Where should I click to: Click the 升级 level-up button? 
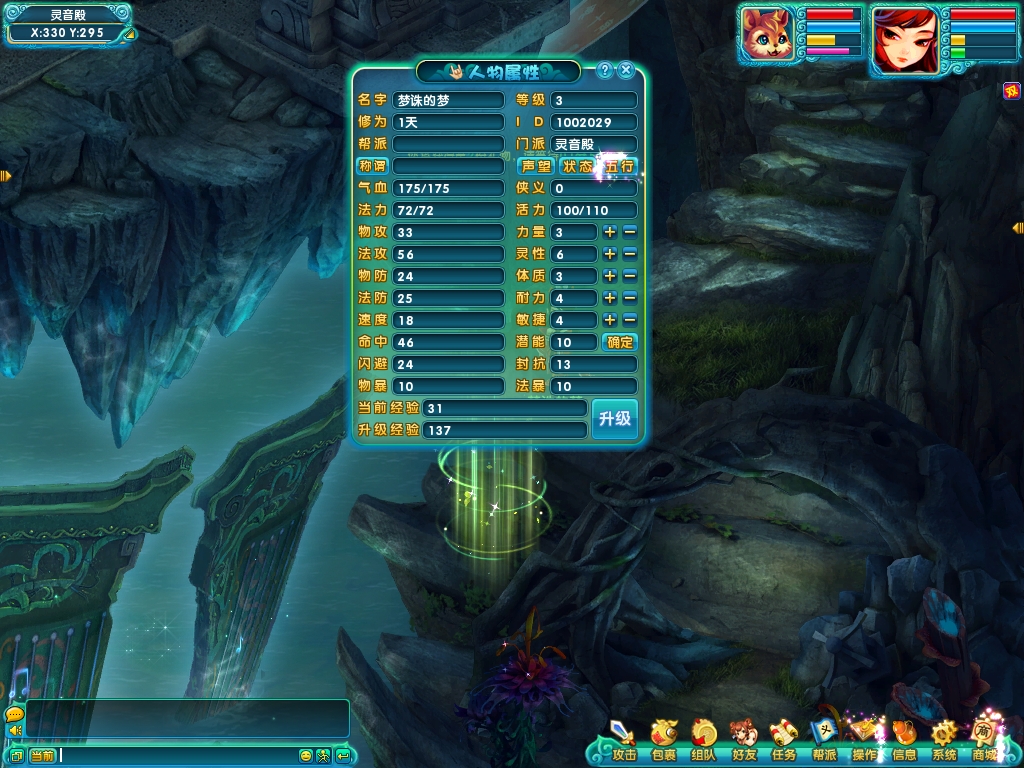point(614,419)
